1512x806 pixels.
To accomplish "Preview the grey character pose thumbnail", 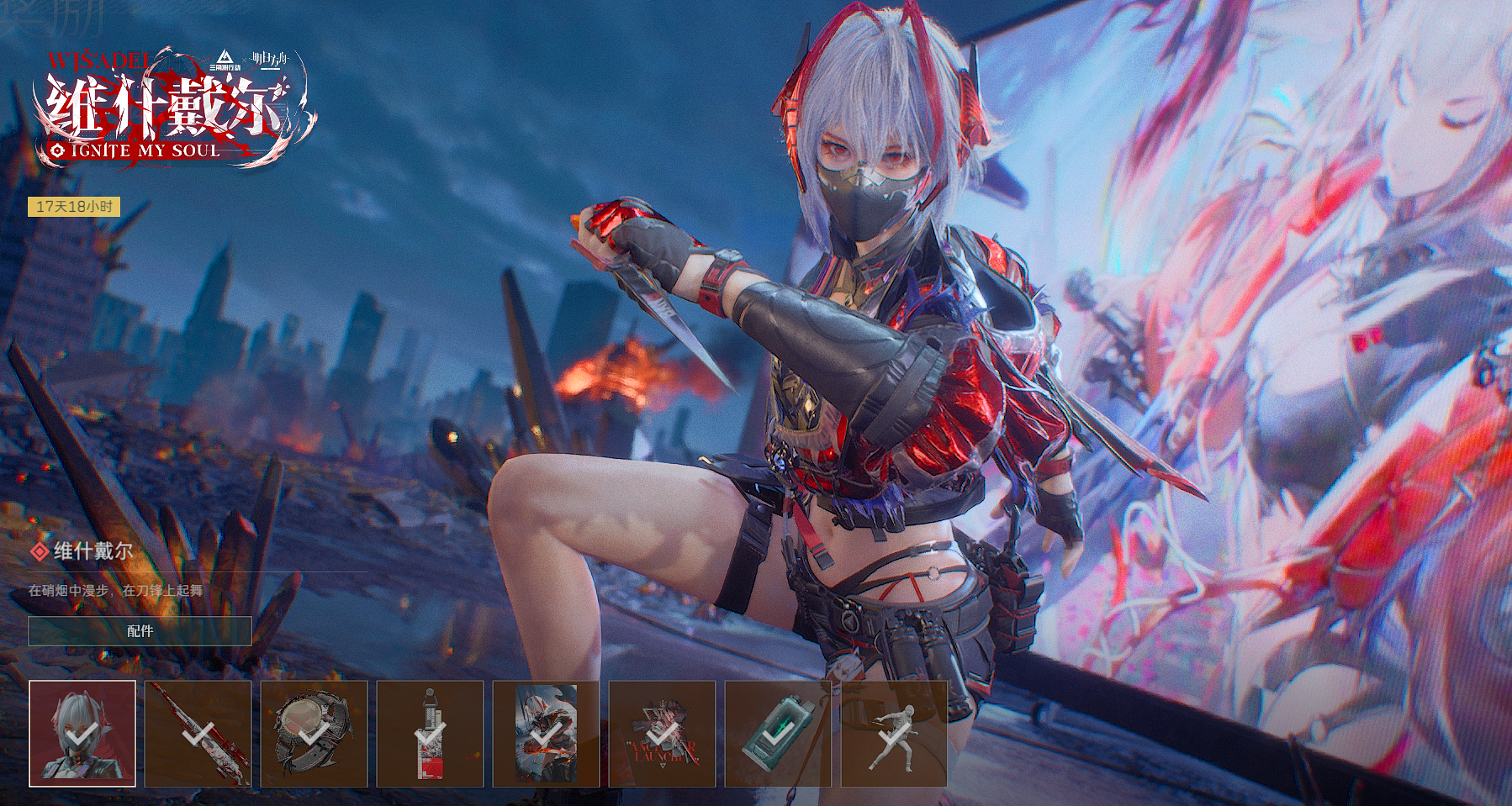I will coord(894,734).
